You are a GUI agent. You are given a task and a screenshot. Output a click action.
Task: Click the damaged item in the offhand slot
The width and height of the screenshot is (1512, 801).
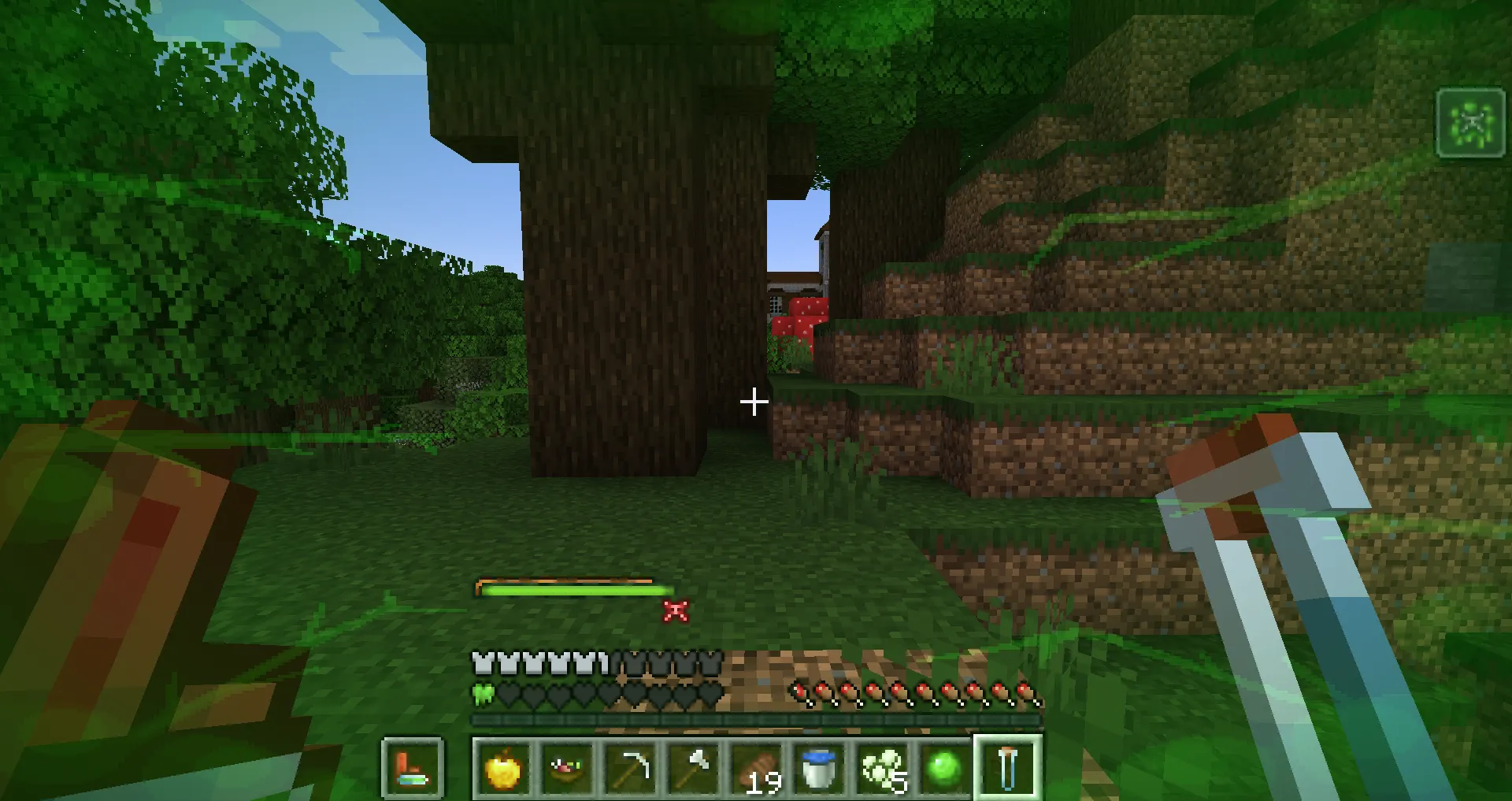tap(412, 768)
